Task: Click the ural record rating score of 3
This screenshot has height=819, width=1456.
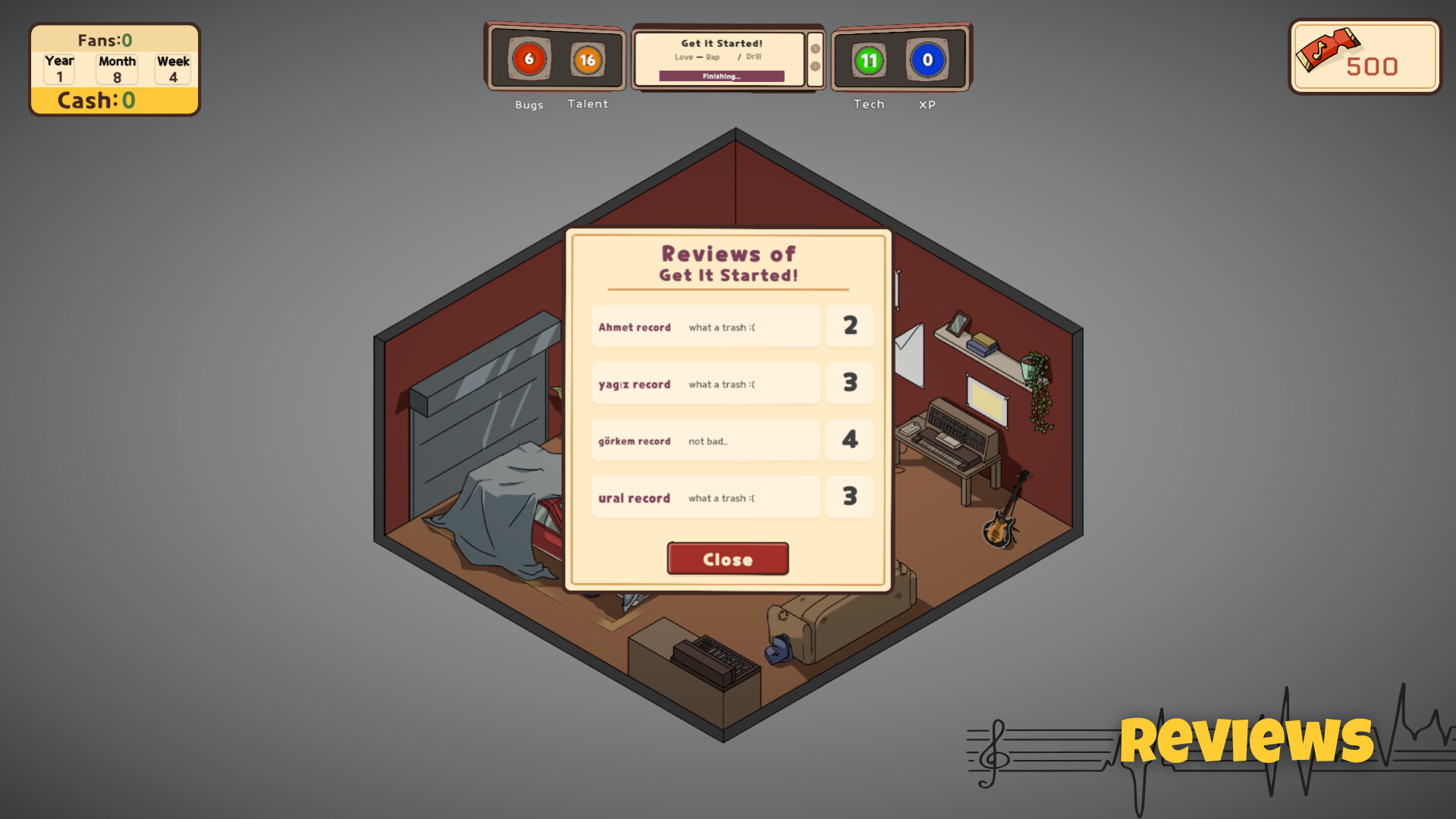Action: point(849,497)
